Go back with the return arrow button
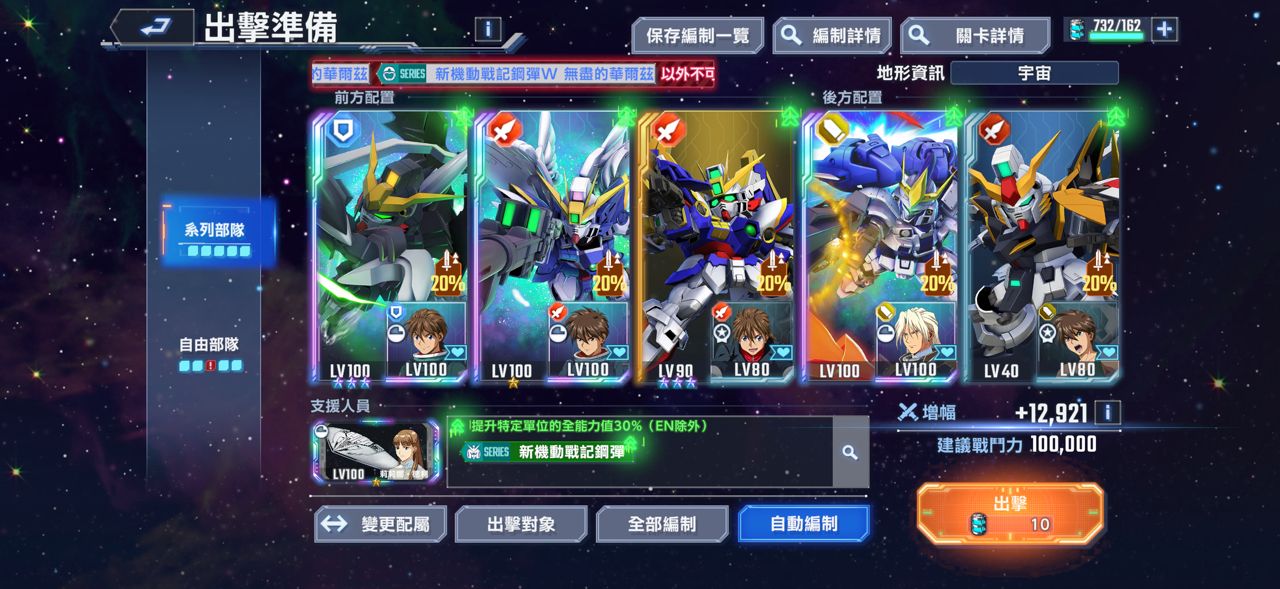 [x=152, y=28]
